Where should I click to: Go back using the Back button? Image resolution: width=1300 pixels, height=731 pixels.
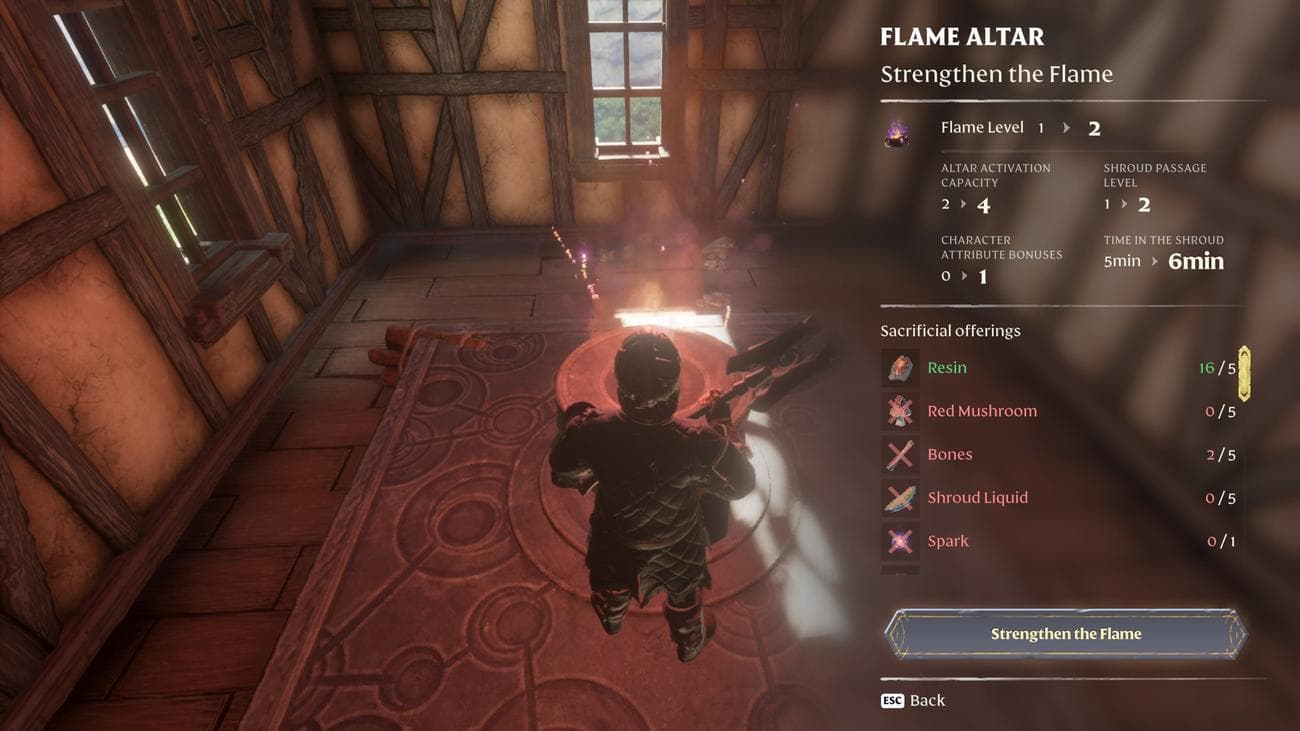pos(913,700)
